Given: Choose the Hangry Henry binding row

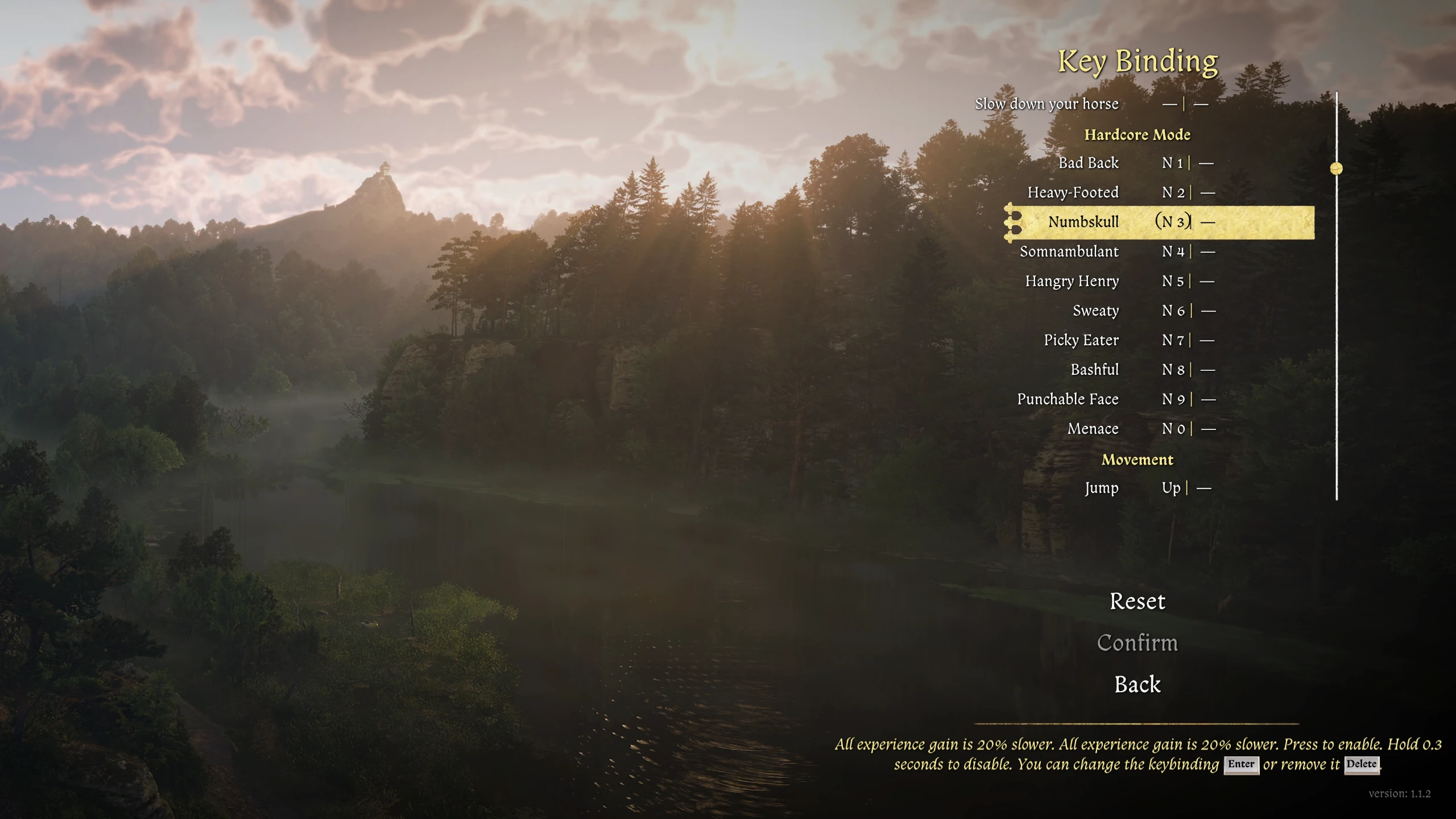Looking at the screenshot, I should [1072, 281].
